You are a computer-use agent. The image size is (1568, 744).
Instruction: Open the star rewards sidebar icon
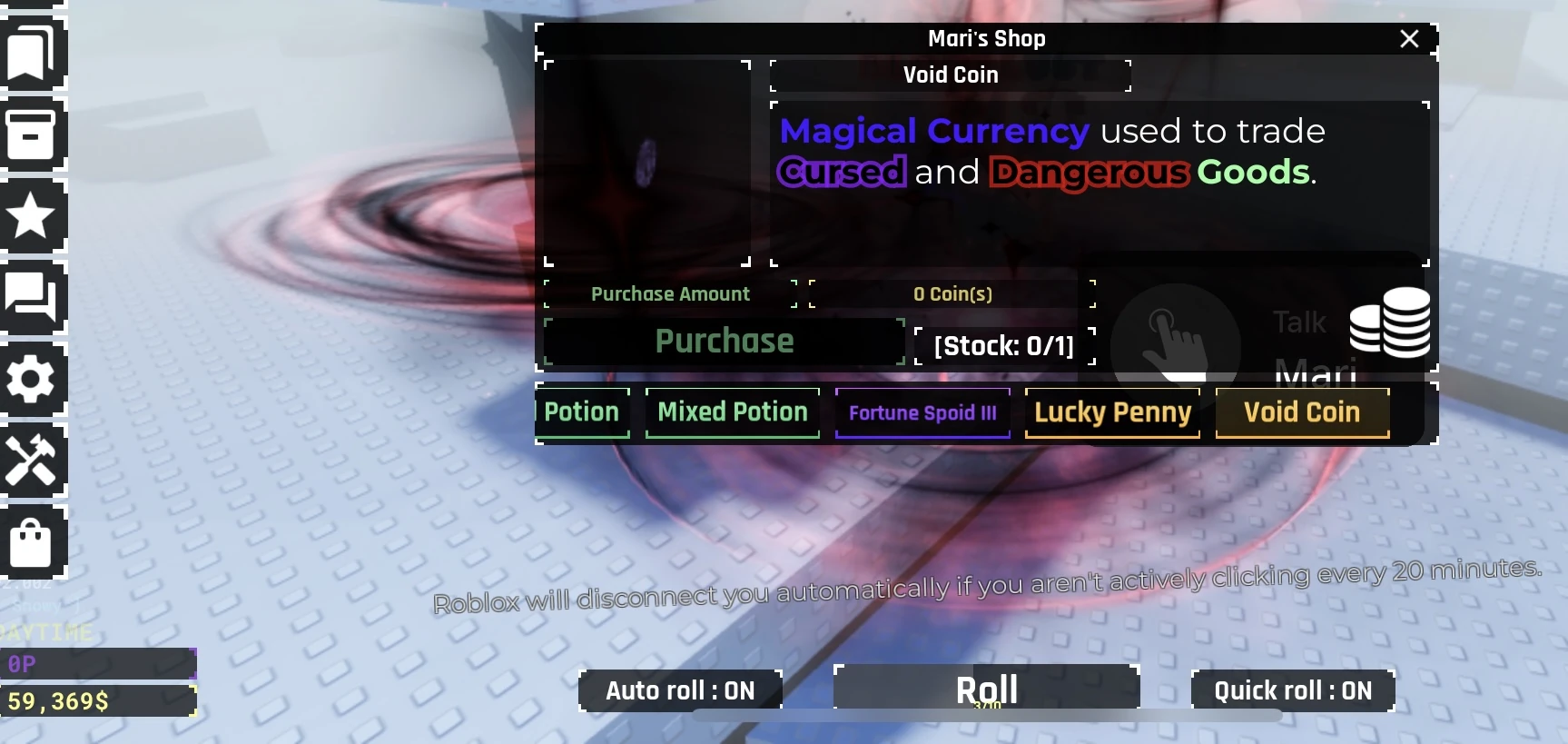34,216
